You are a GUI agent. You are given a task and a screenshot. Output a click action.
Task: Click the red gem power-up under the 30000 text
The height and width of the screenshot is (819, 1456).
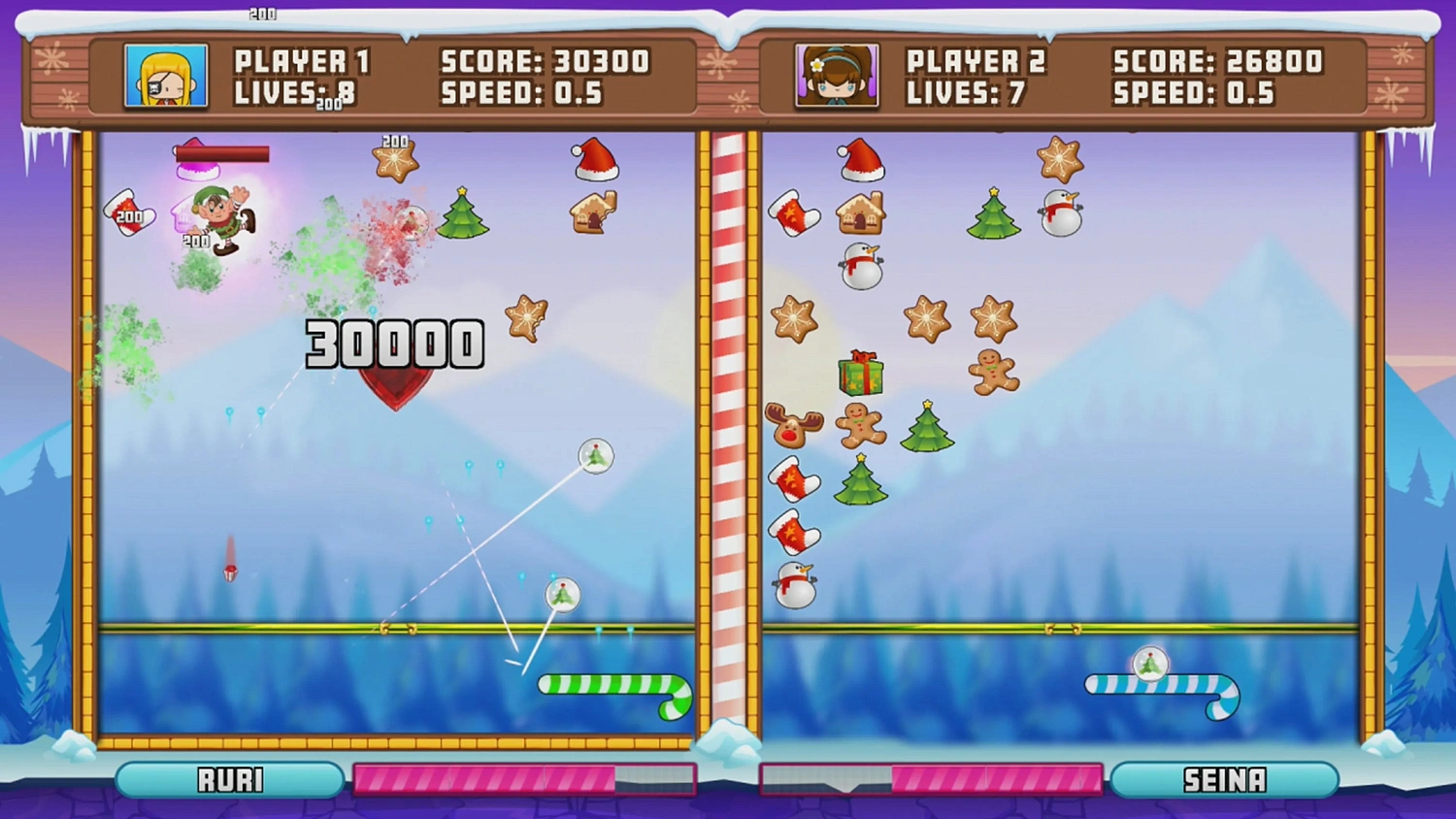click(x=394, y=380)
